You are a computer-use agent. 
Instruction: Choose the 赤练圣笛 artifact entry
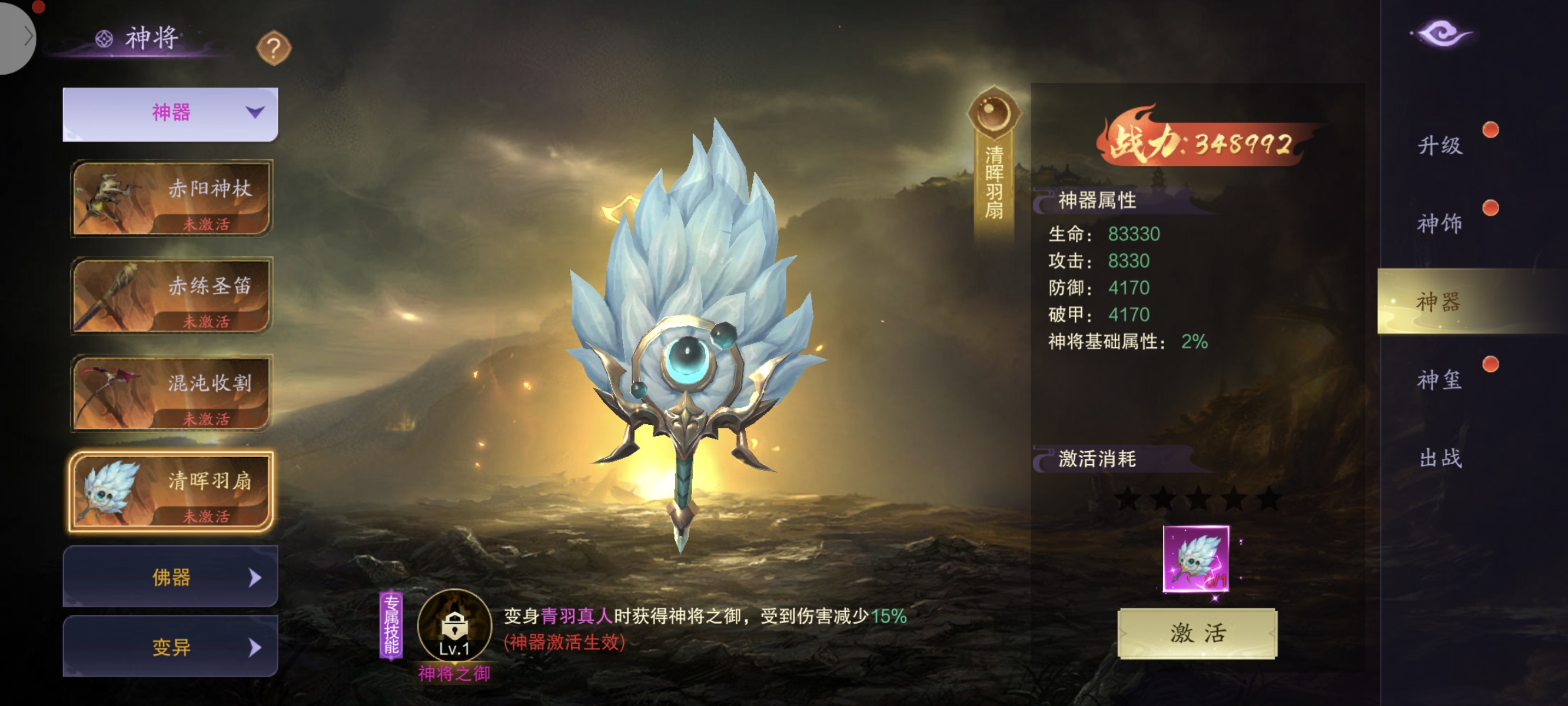pos(171,296)
